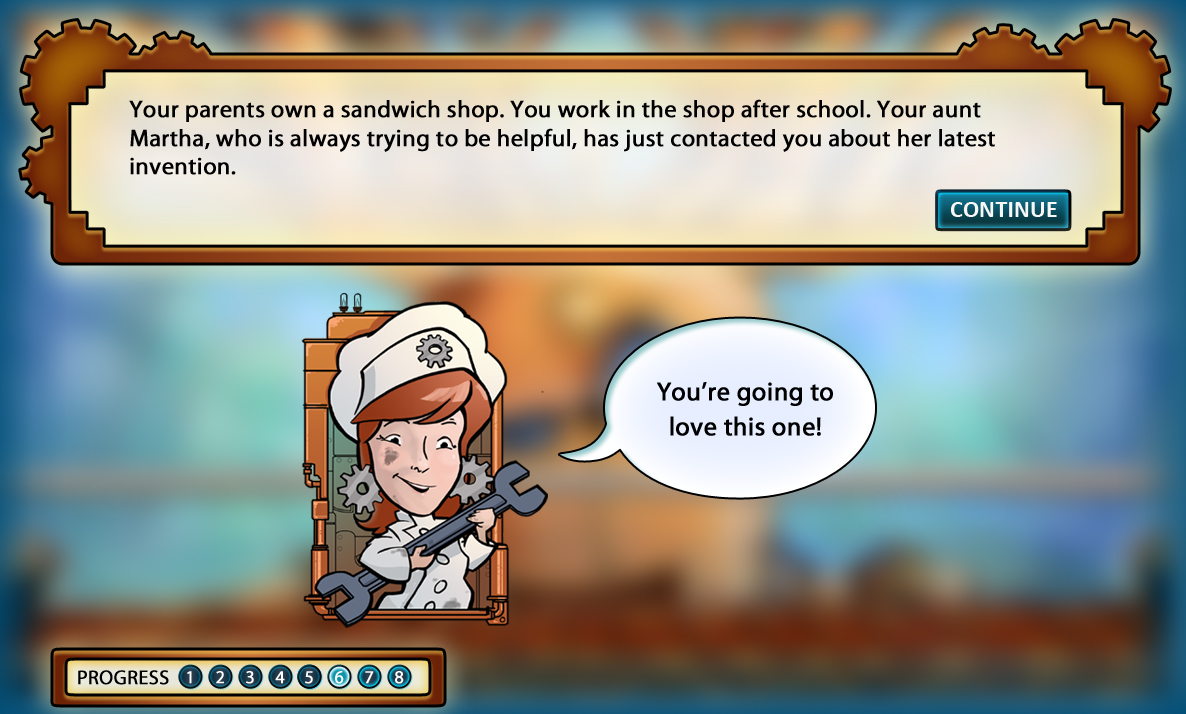
Task: Click the CONTINUE button
Action: point(1003,210)
